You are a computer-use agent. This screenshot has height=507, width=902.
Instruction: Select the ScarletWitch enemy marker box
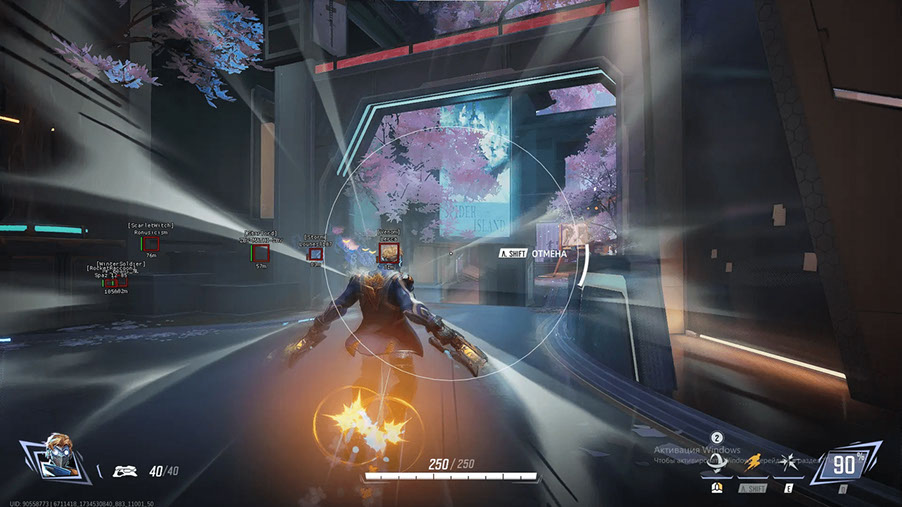coord(150,244)
